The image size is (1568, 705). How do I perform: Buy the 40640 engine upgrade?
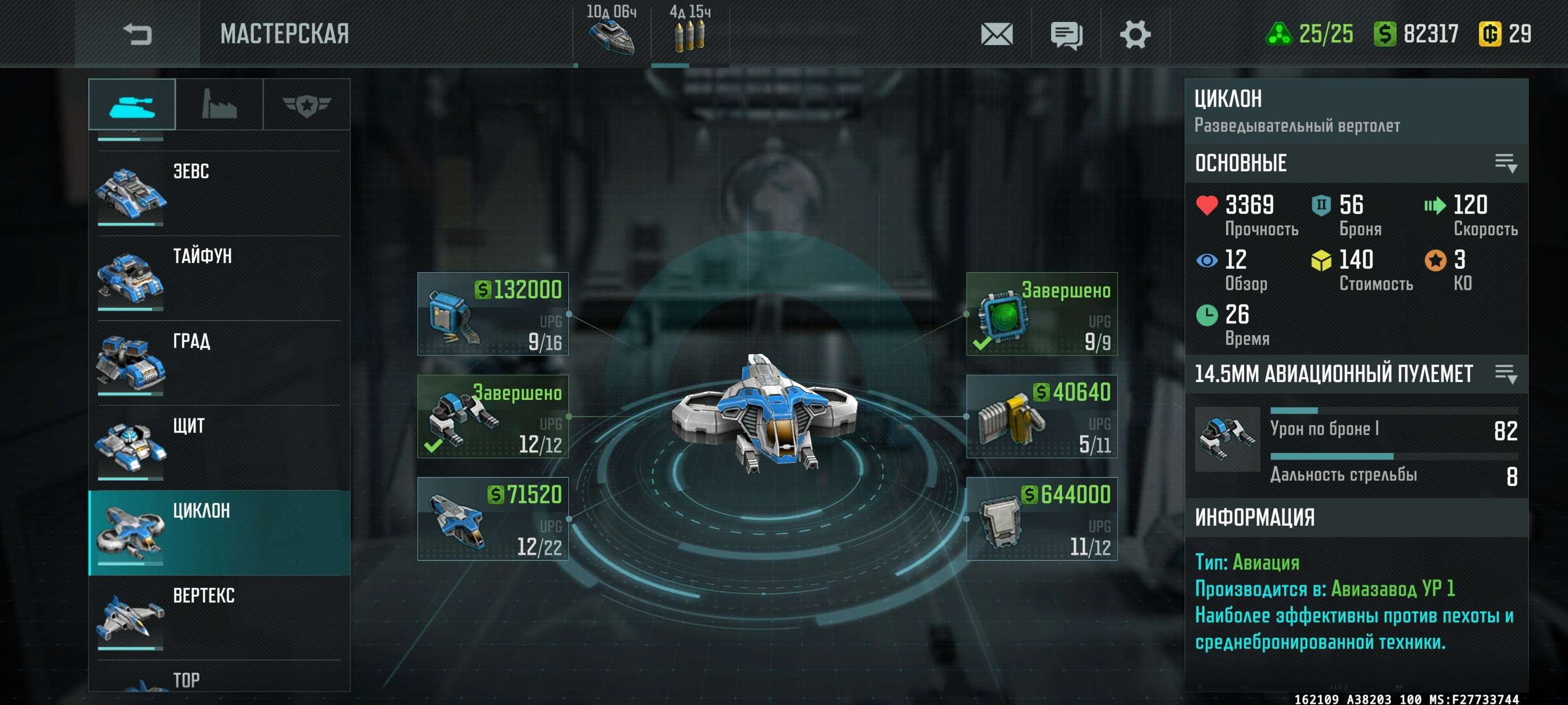point(1041,417)
